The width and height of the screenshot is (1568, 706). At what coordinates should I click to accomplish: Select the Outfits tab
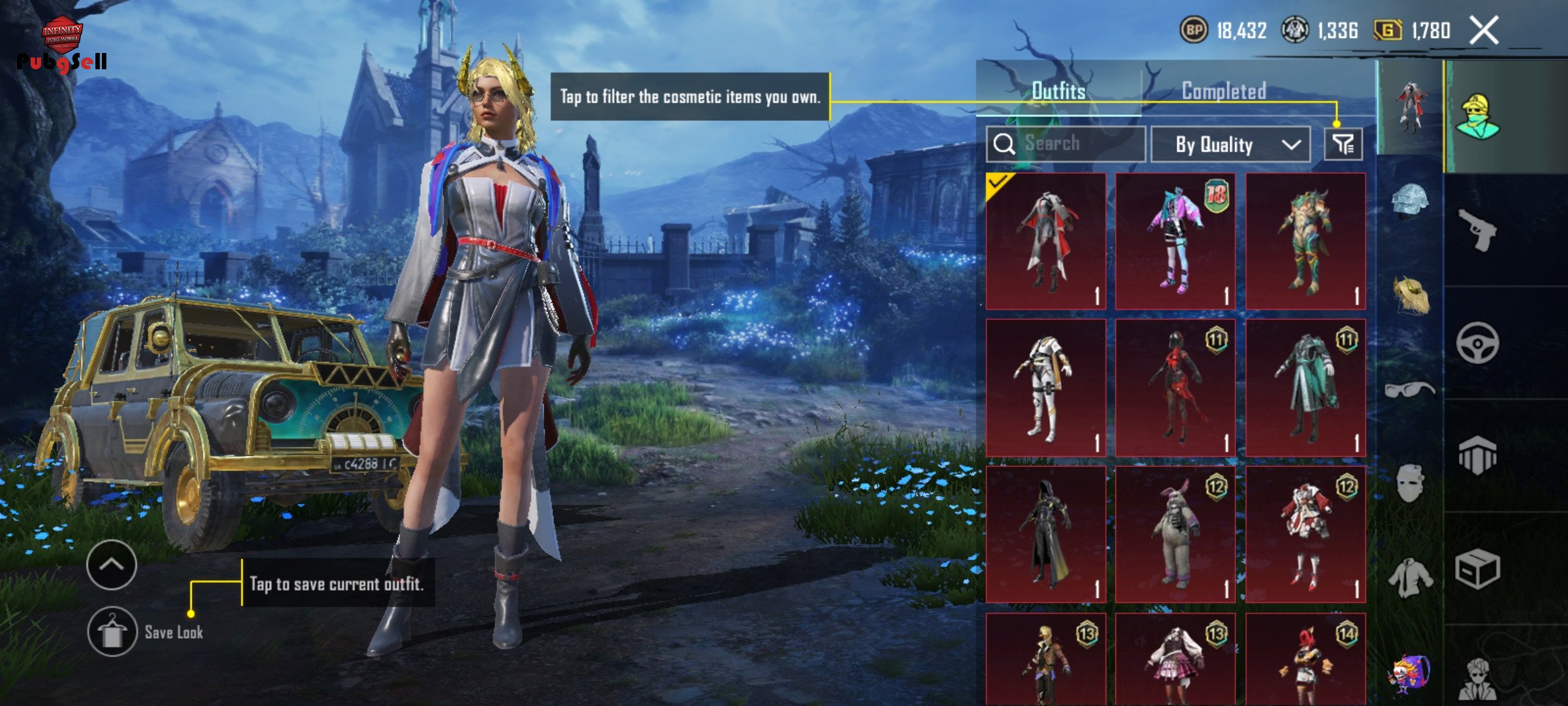coord(1058,91)
